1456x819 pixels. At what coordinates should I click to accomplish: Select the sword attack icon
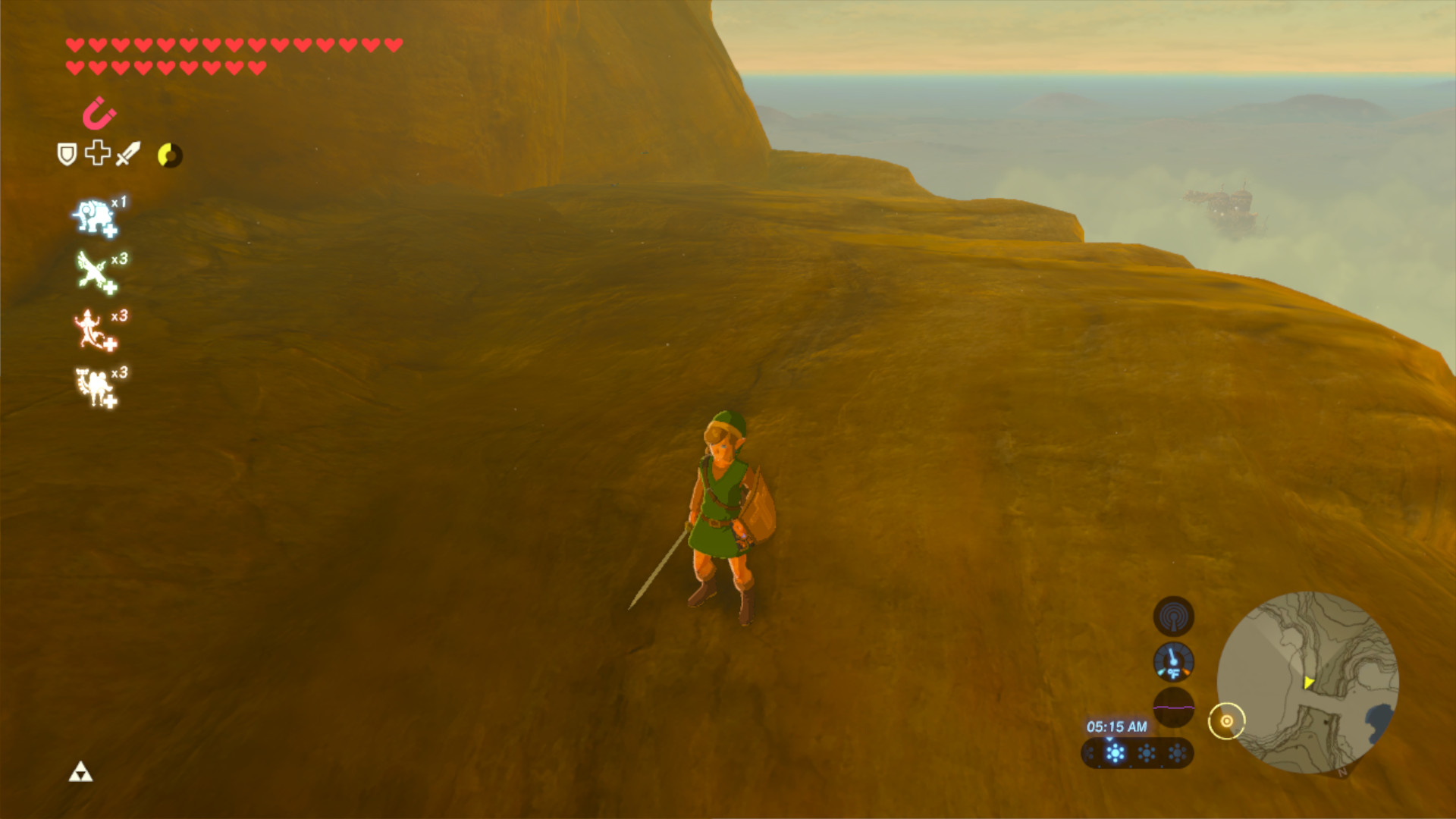127,155
